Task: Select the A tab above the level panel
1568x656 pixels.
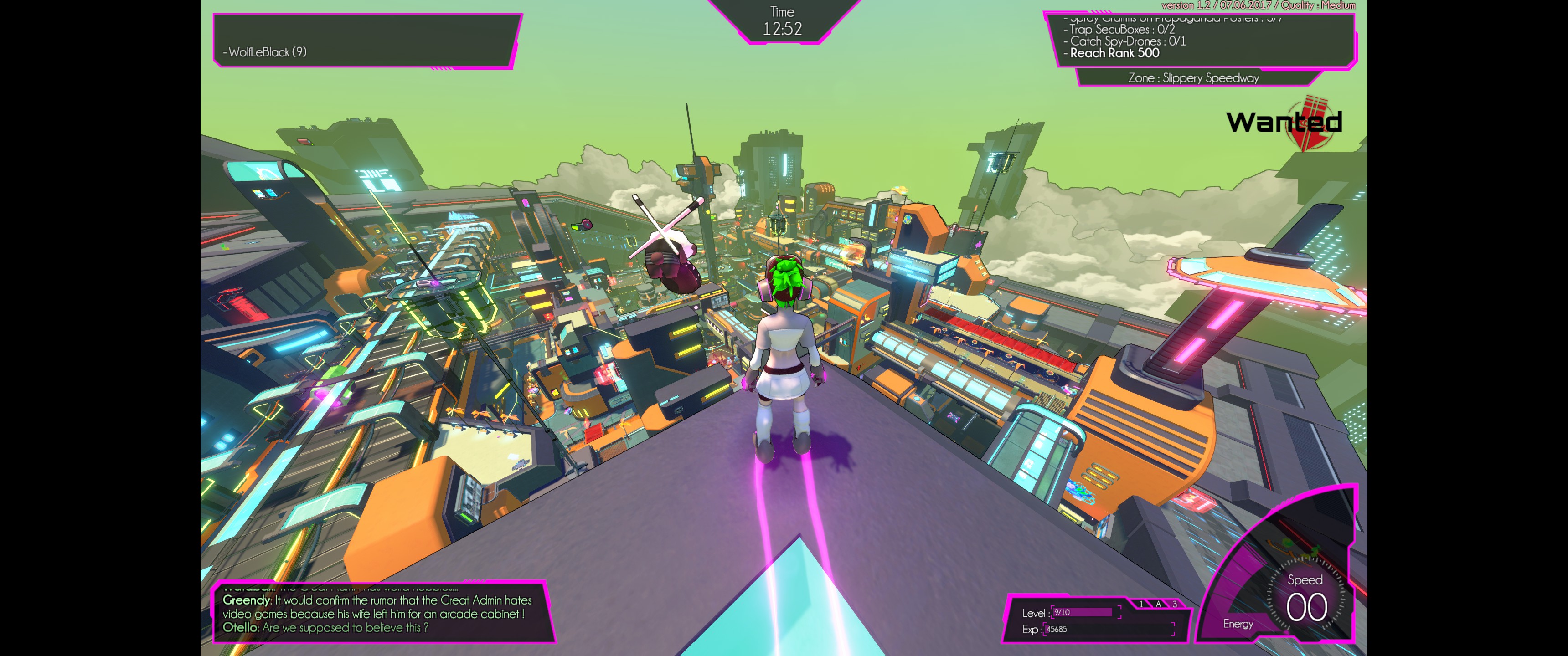Action: [1158, 604]
